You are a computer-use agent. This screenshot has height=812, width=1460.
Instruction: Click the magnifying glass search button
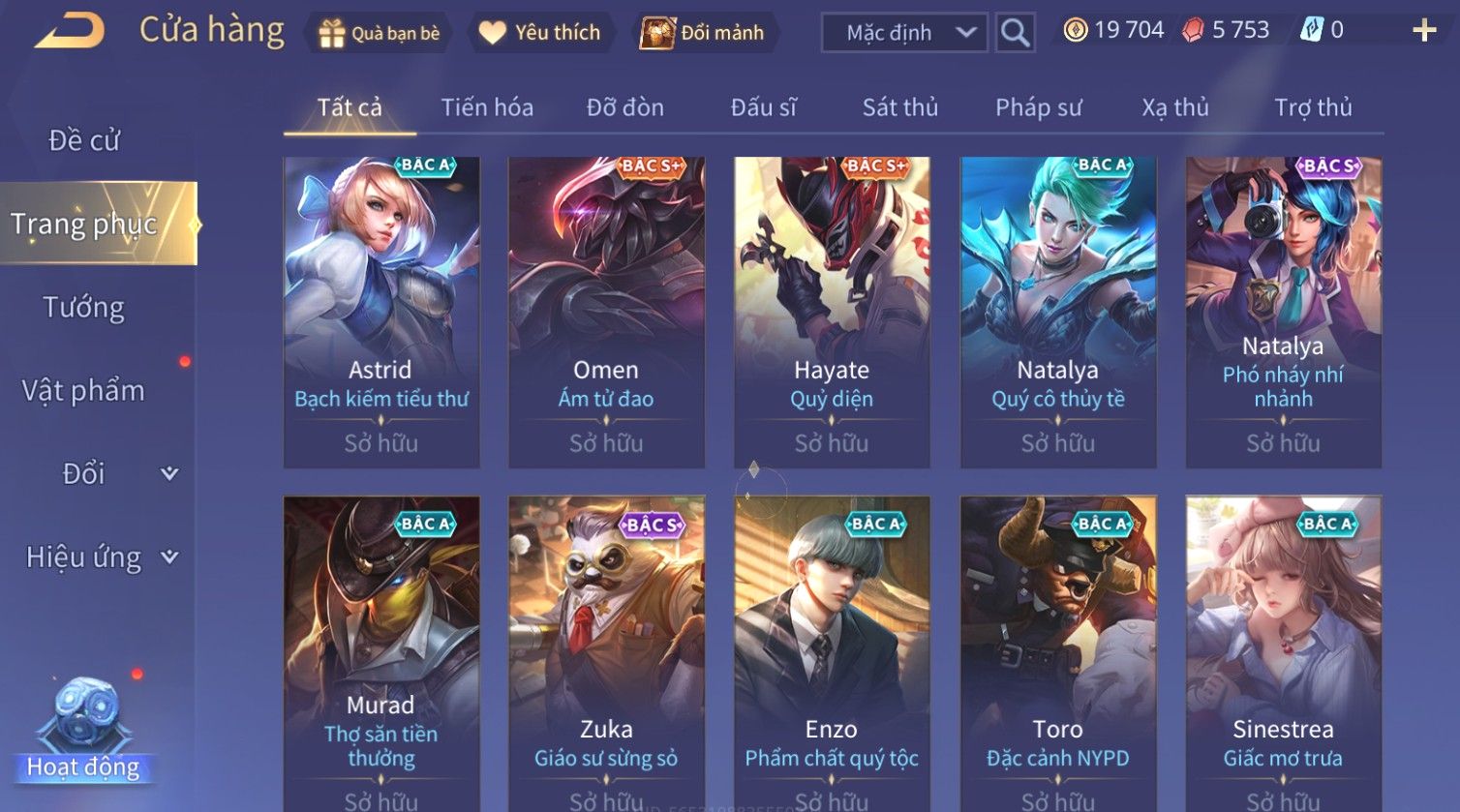[x=1015, y=33]
